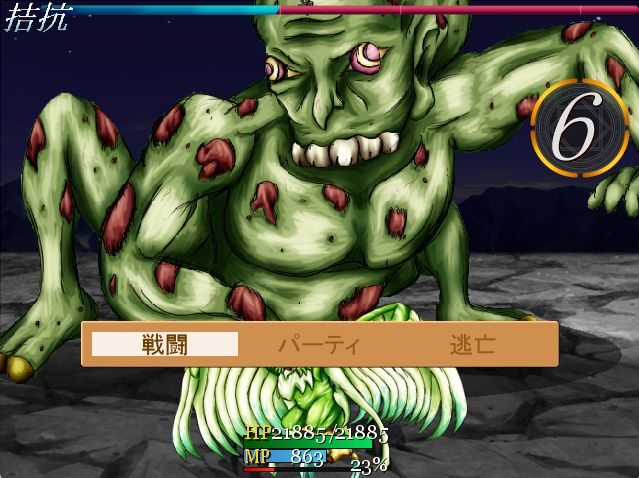Select the 戦闘 (Fight) command
This screenshot has height=478, width=639.
[x=165, y=345]
